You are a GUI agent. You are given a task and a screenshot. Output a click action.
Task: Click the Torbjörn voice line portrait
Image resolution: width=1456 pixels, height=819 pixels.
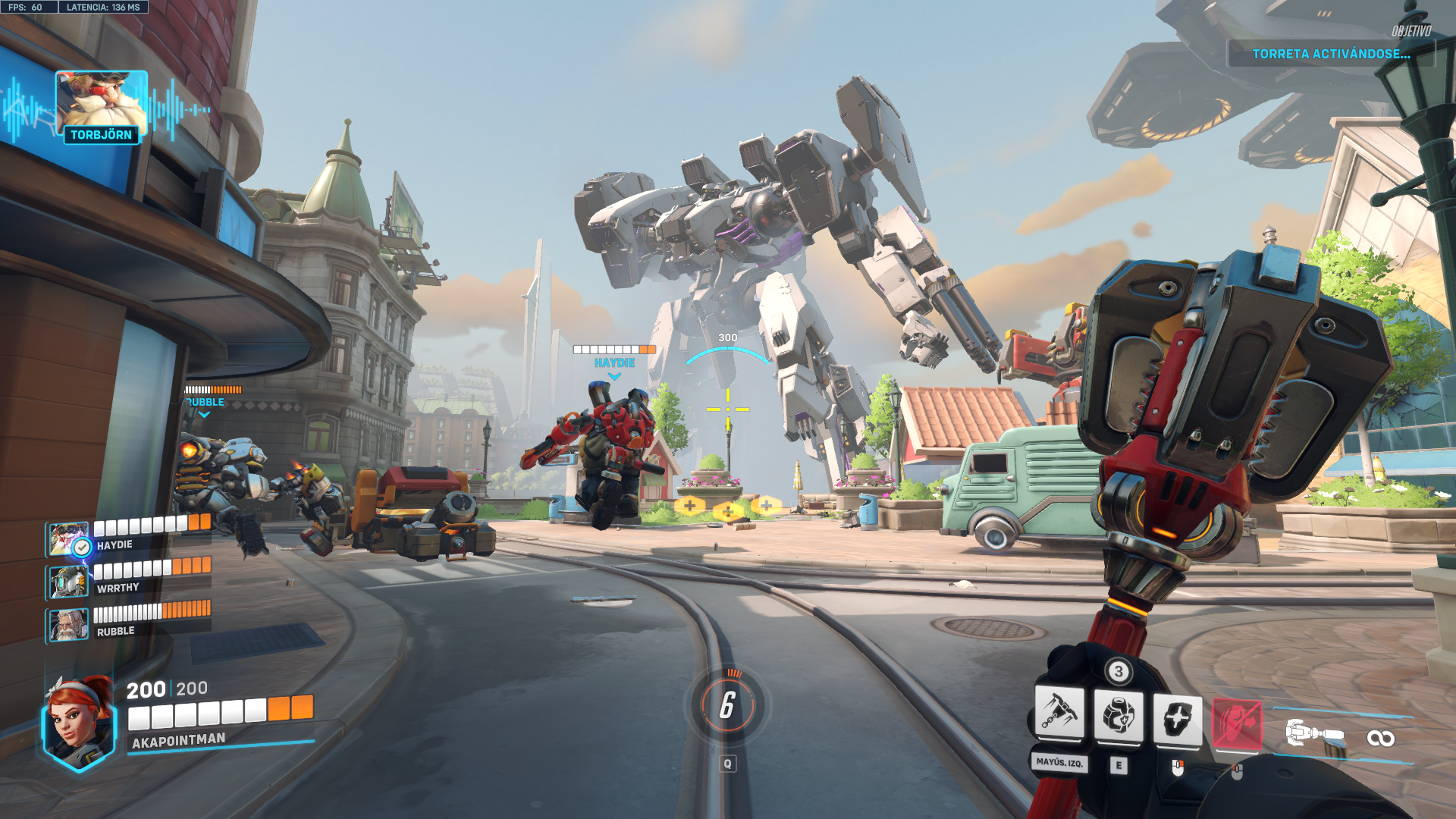tap(101, 102)
